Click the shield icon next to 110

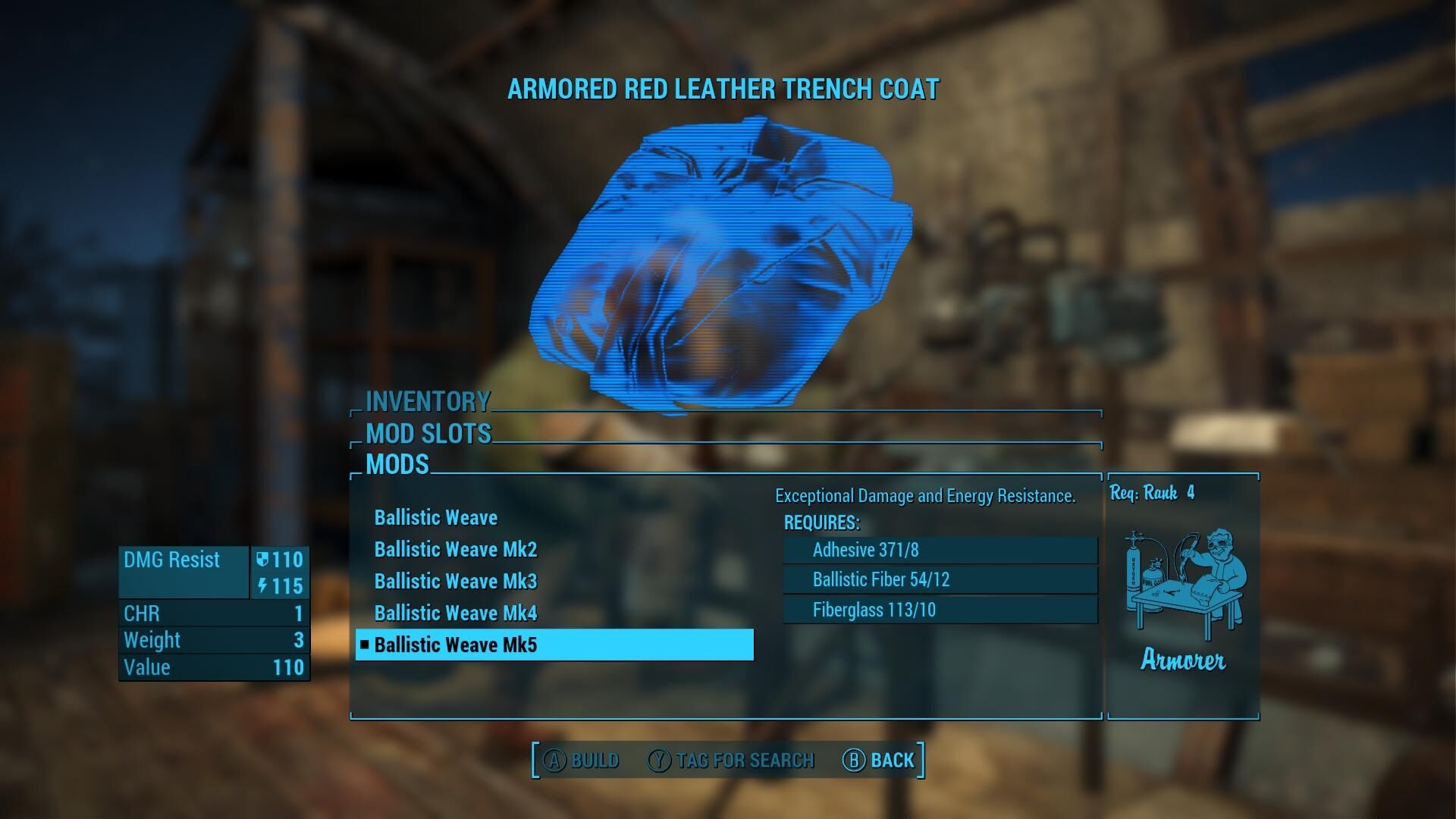(x=264, y=560)
